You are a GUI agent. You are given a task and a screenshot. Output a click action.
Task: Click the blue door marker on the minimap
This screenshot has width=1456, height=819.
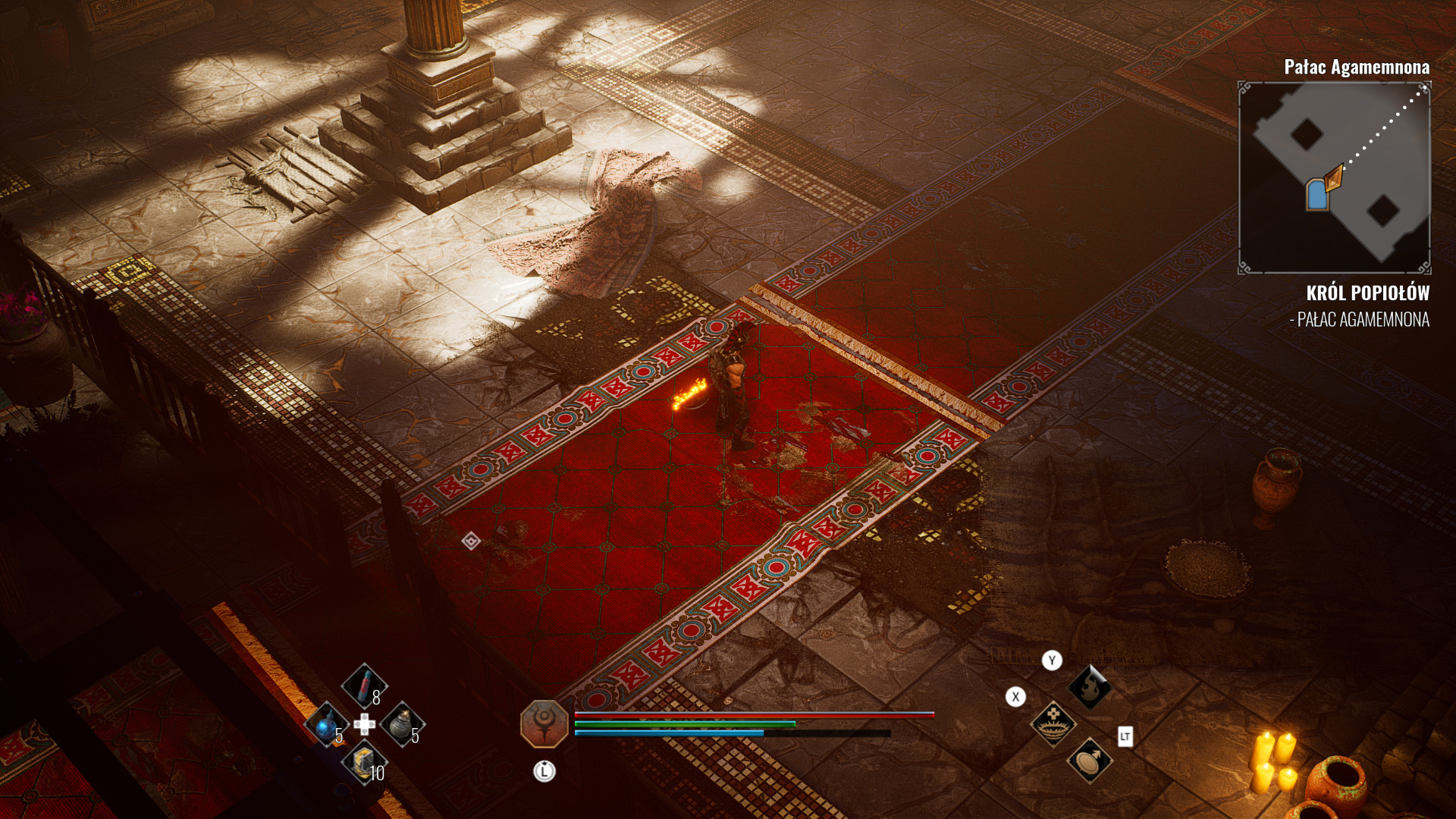click(1317, 195)
